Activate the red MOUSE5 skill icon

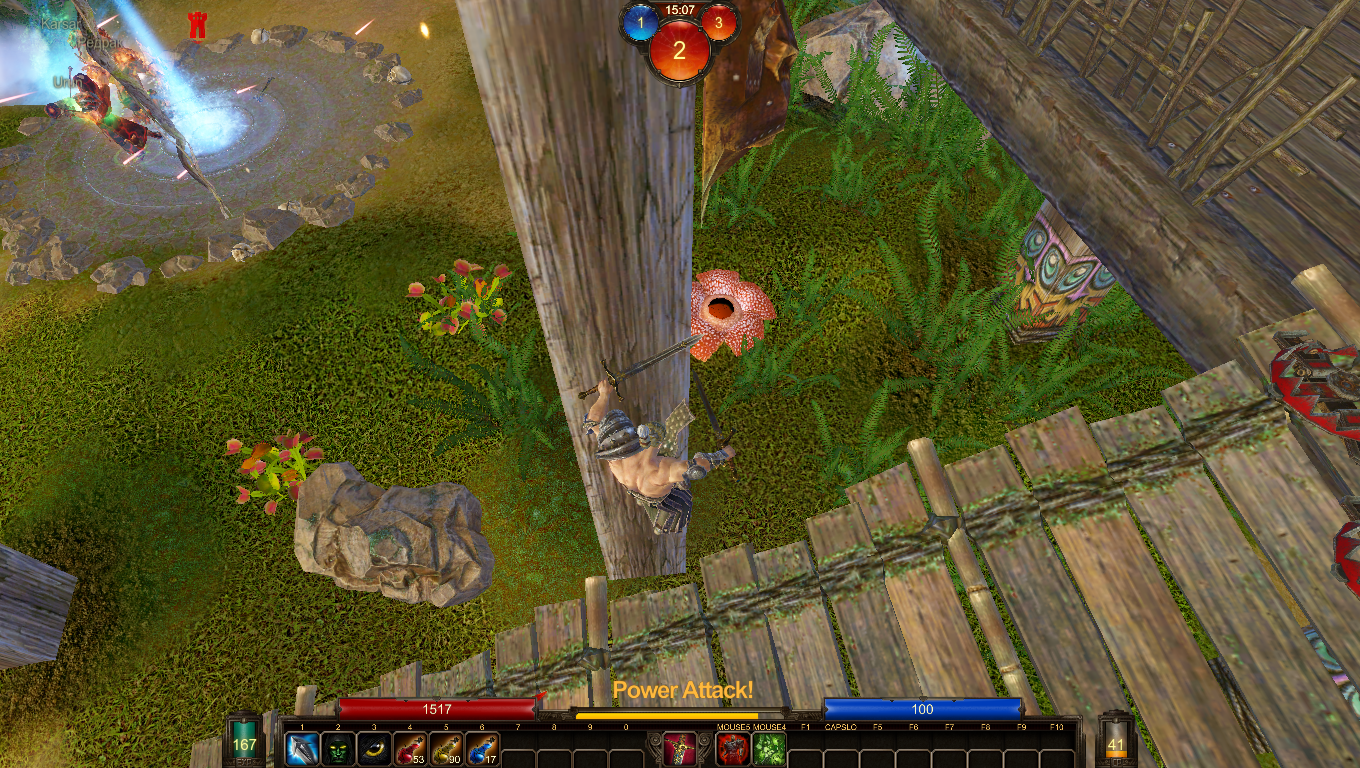tap(733, 749)
